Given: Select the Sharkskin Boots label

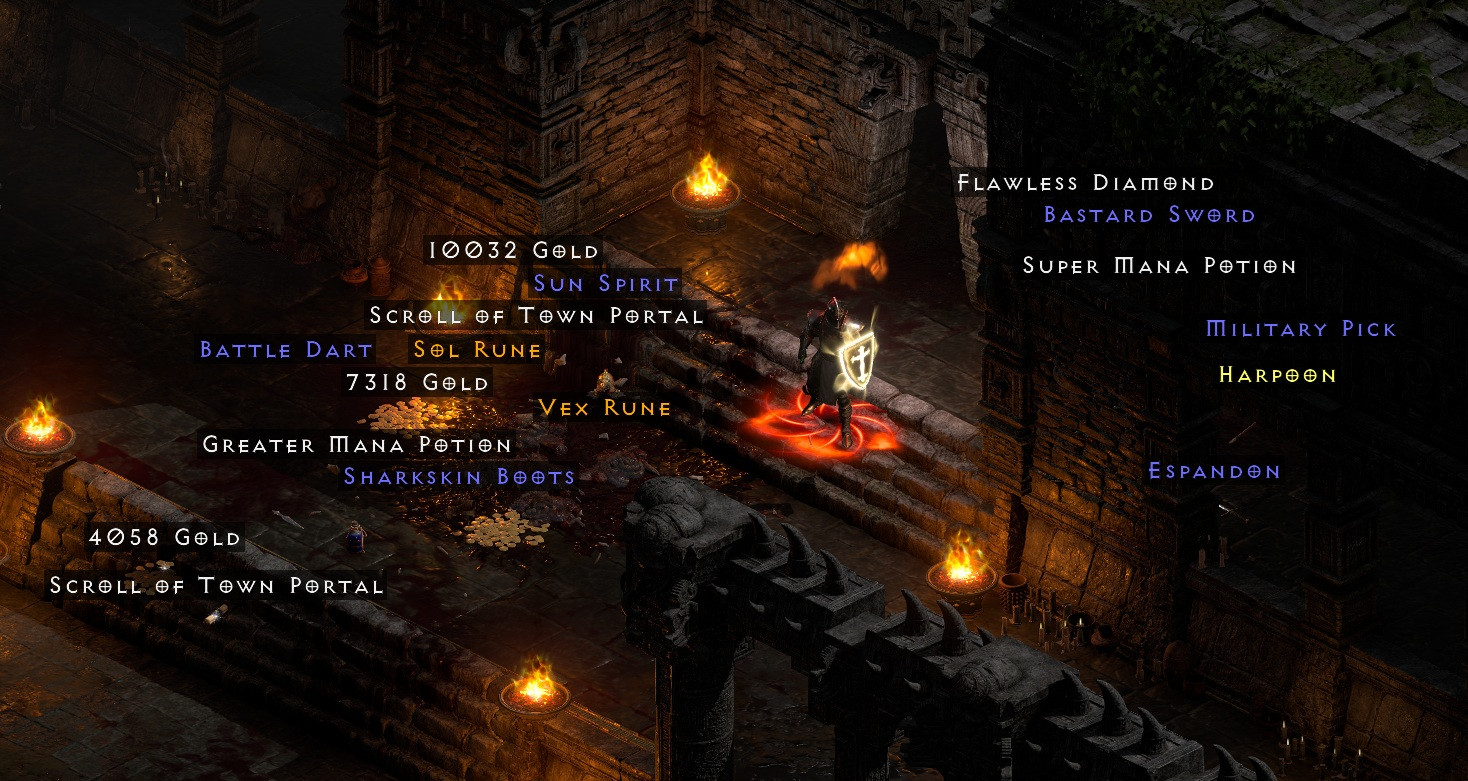Looking at the screenshot, I should tap(459, 476).
